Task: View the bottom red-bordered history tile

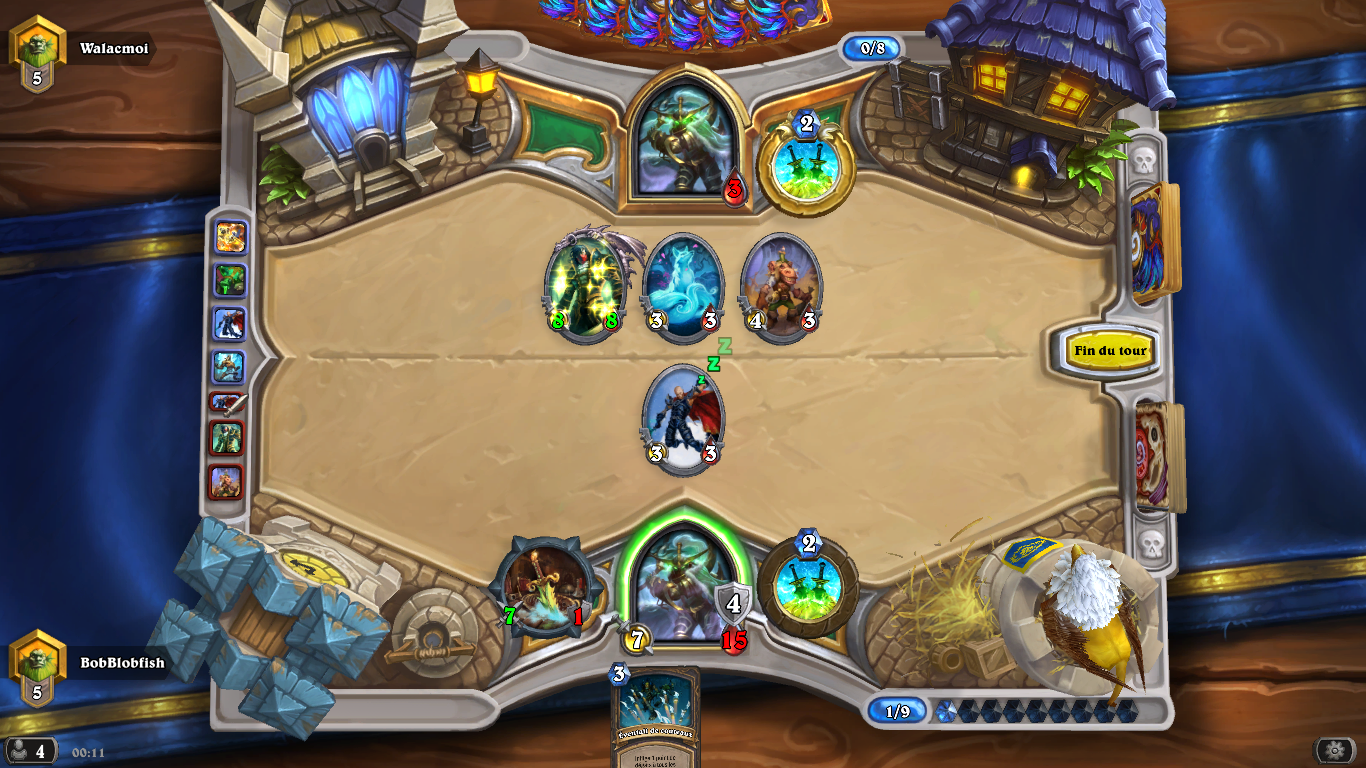Action: [x=226, y=481]
